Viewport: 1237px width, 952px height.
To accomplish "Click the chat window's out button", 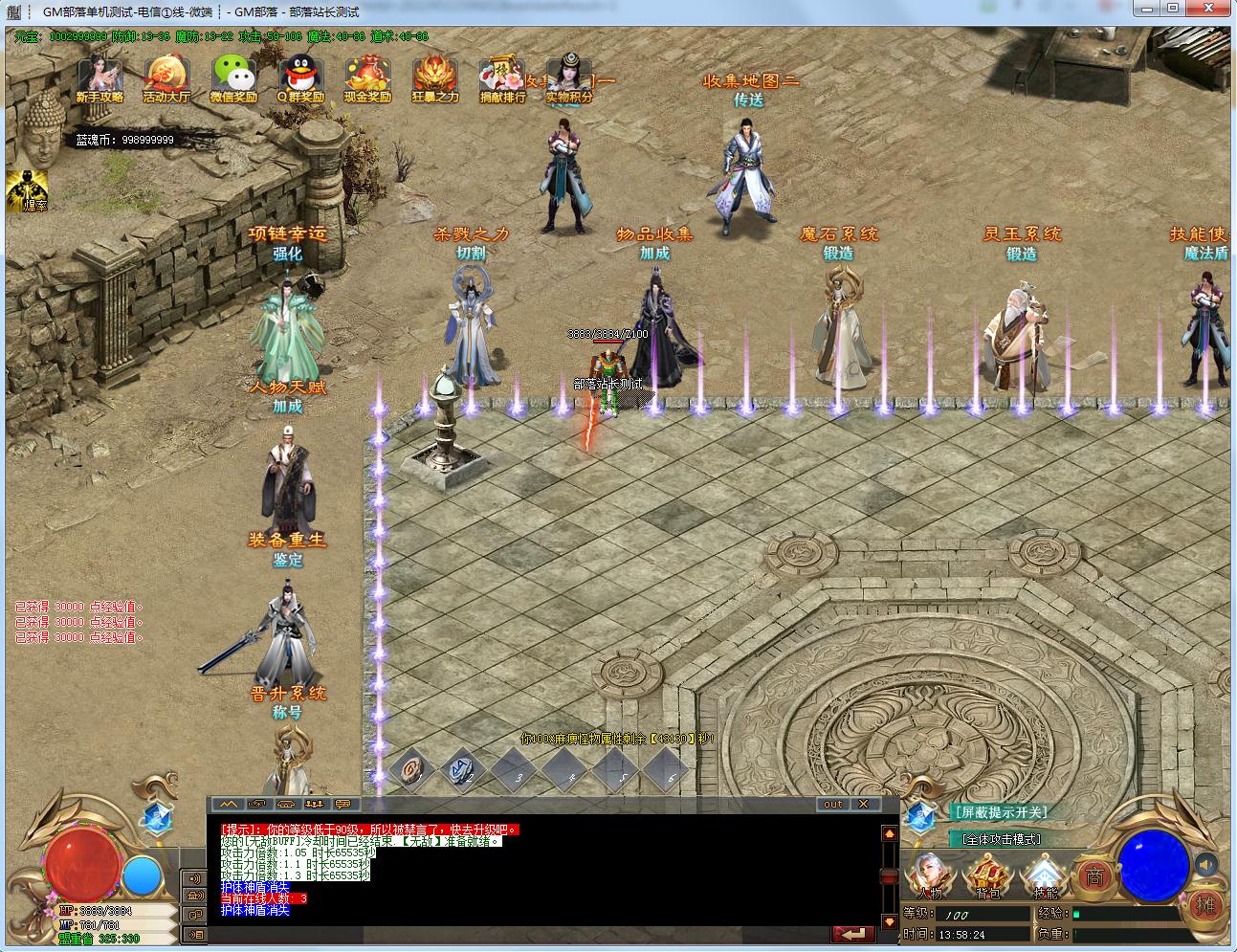I will [833, 804].
